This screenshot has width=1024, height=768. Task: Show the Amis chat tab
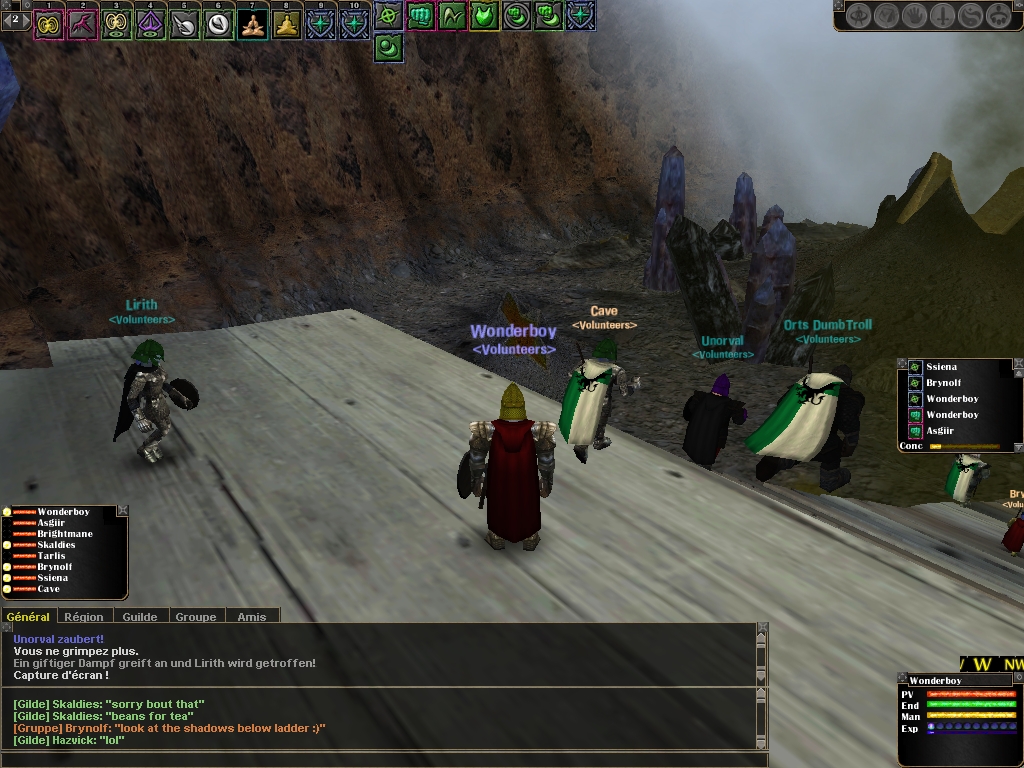click(252, 617)
